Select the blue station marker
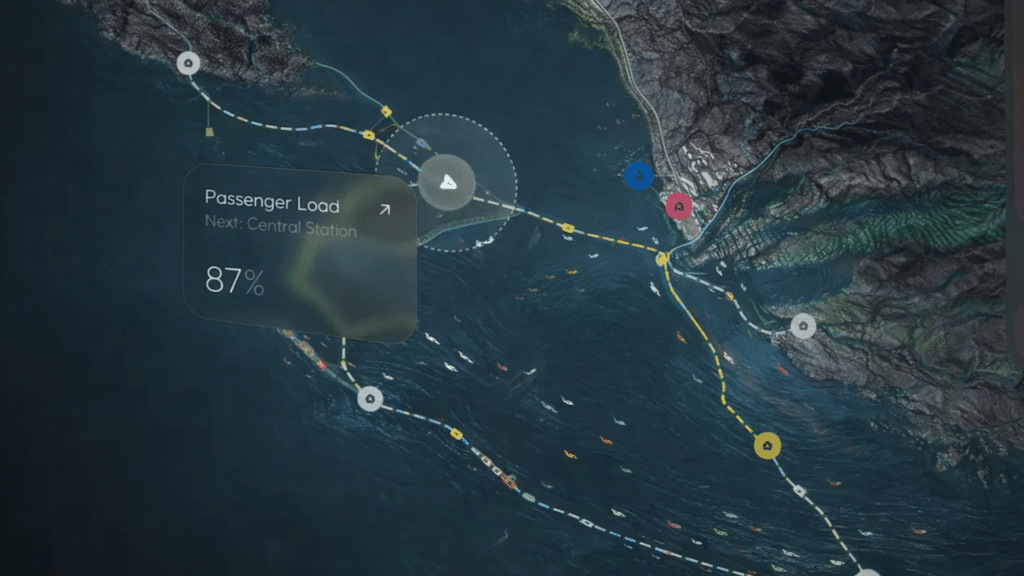 (638, 177)
